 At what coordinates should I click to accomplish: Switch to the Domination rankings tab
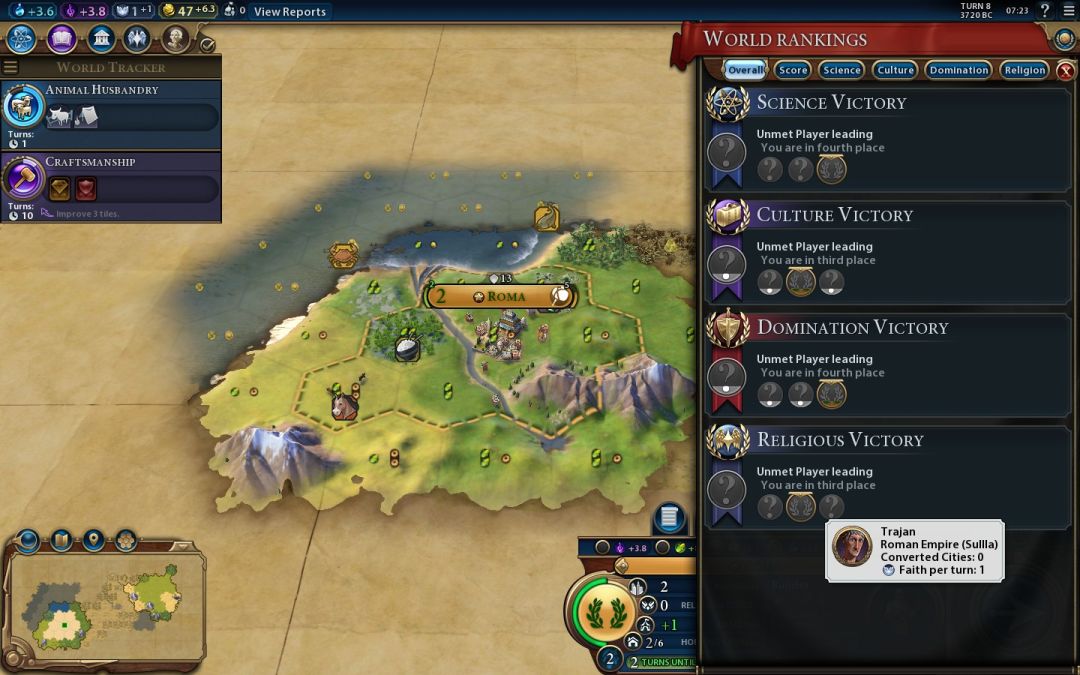tap(958, 70)
